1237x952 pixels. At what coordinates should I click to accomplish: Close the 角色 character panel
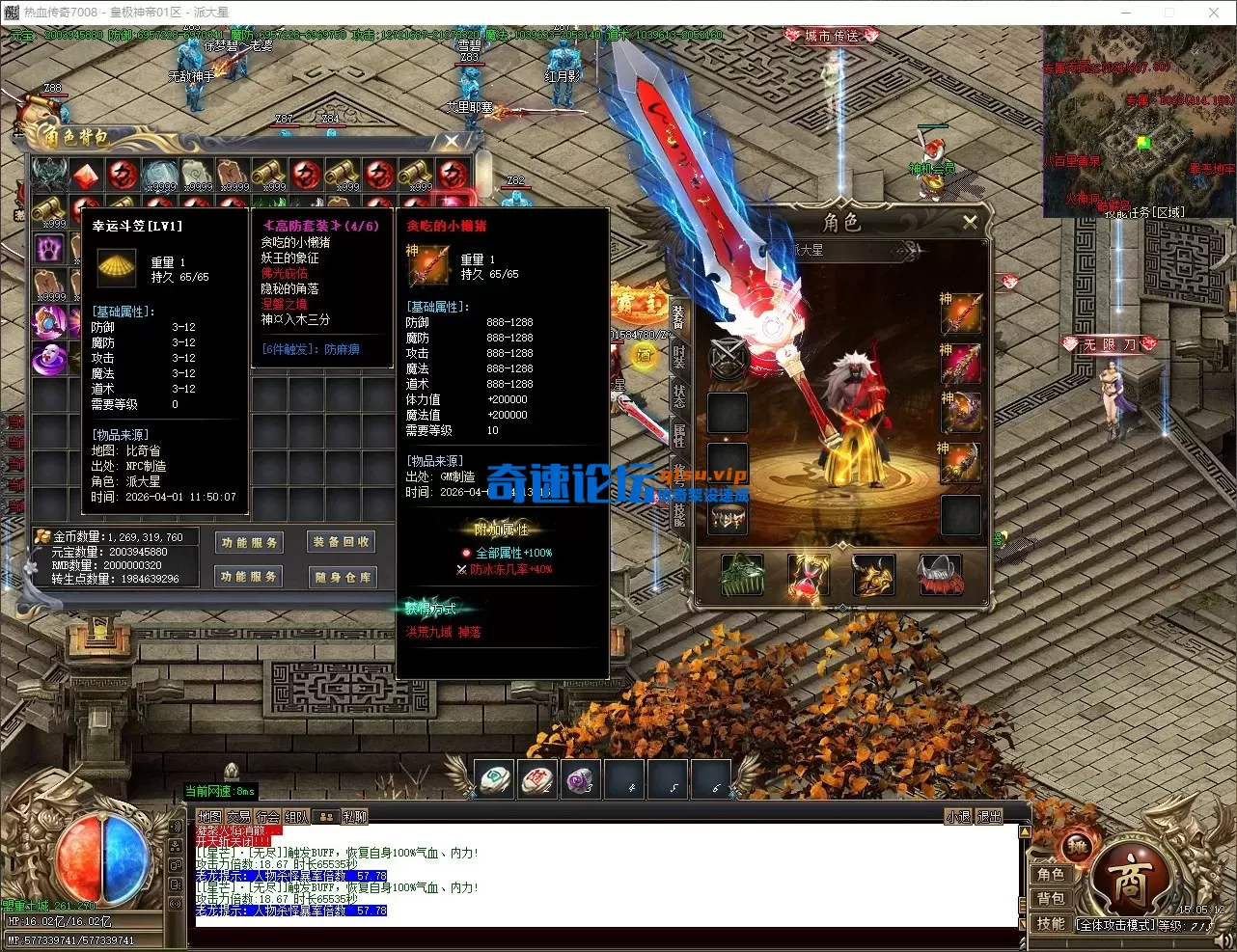(x=970, y=222)
